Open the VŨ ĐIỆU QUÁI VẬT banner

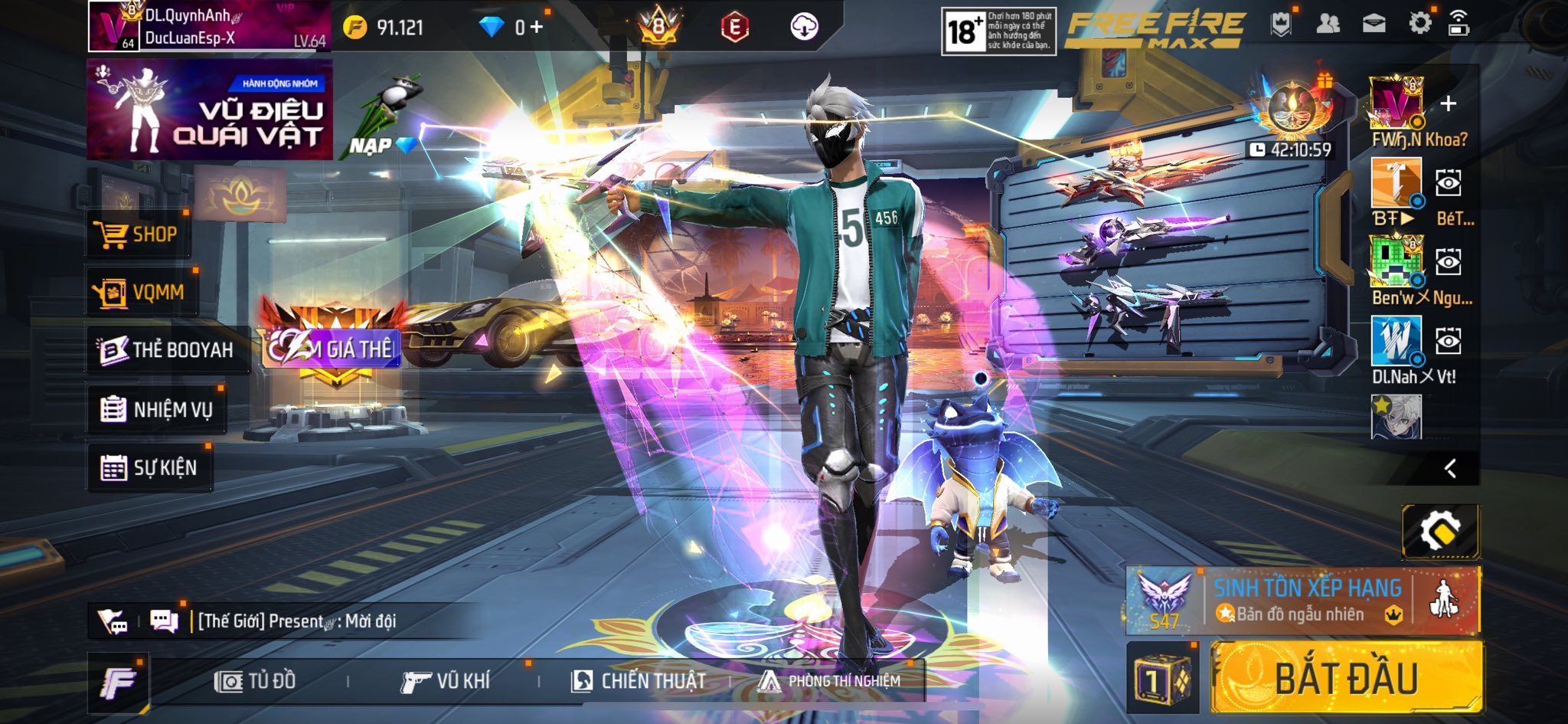(209, 110)
